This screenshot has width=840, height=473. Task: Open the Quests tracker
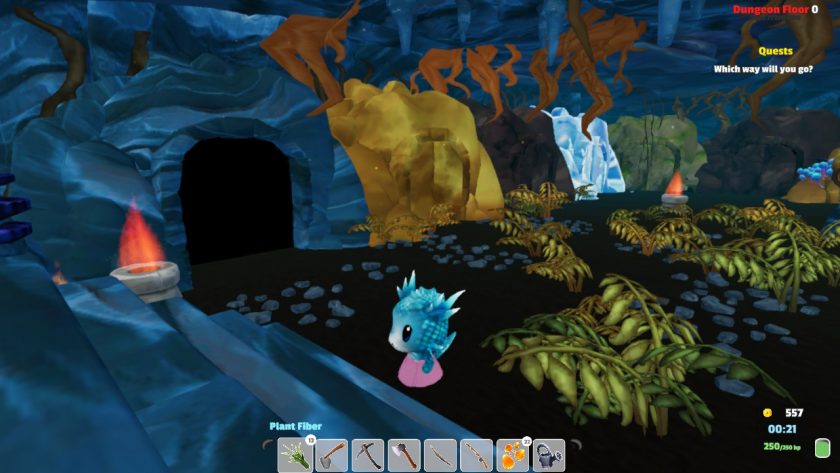click(x=775, y=51)
